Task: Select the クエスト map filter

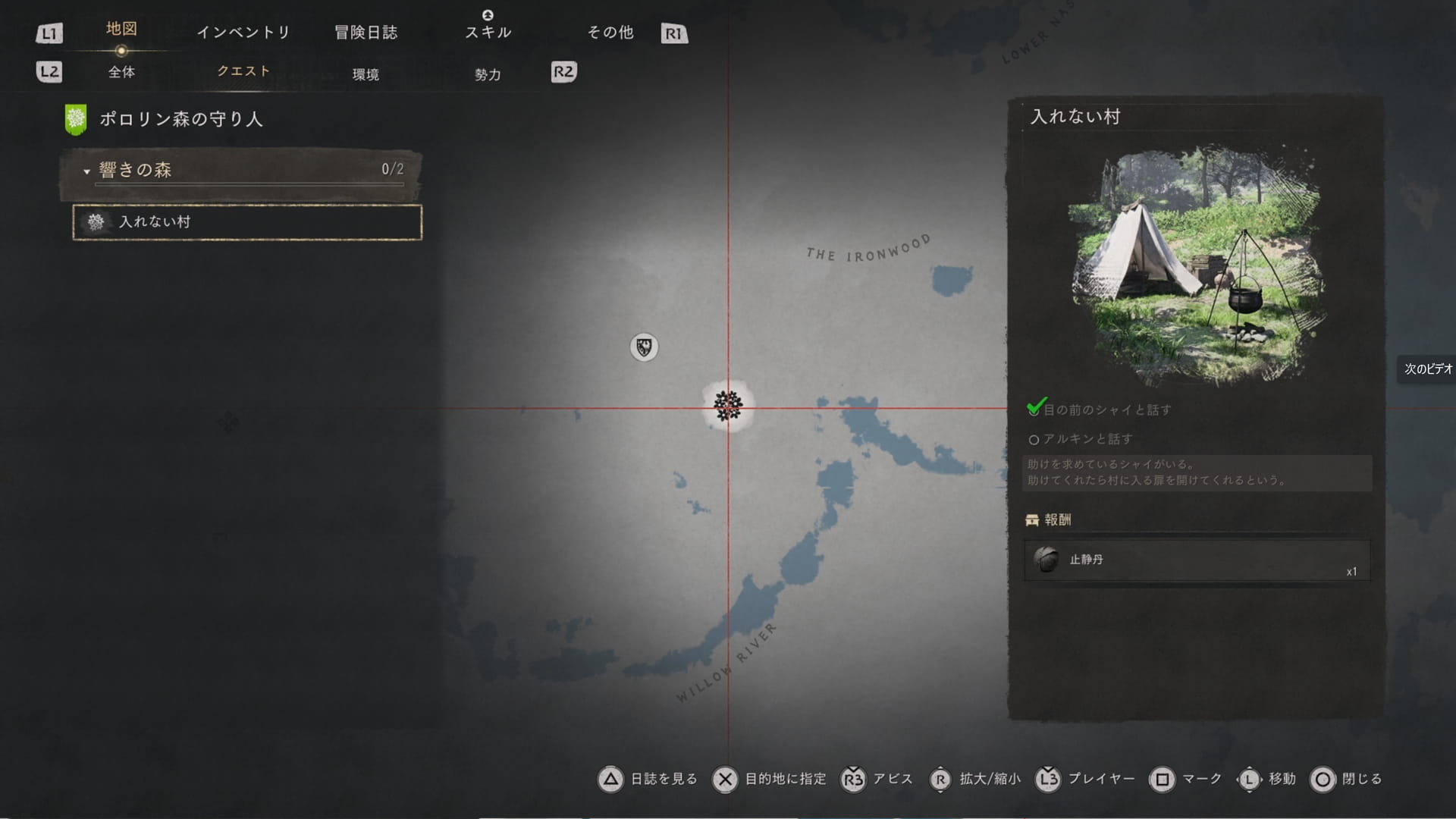Action: coord(243,71)
